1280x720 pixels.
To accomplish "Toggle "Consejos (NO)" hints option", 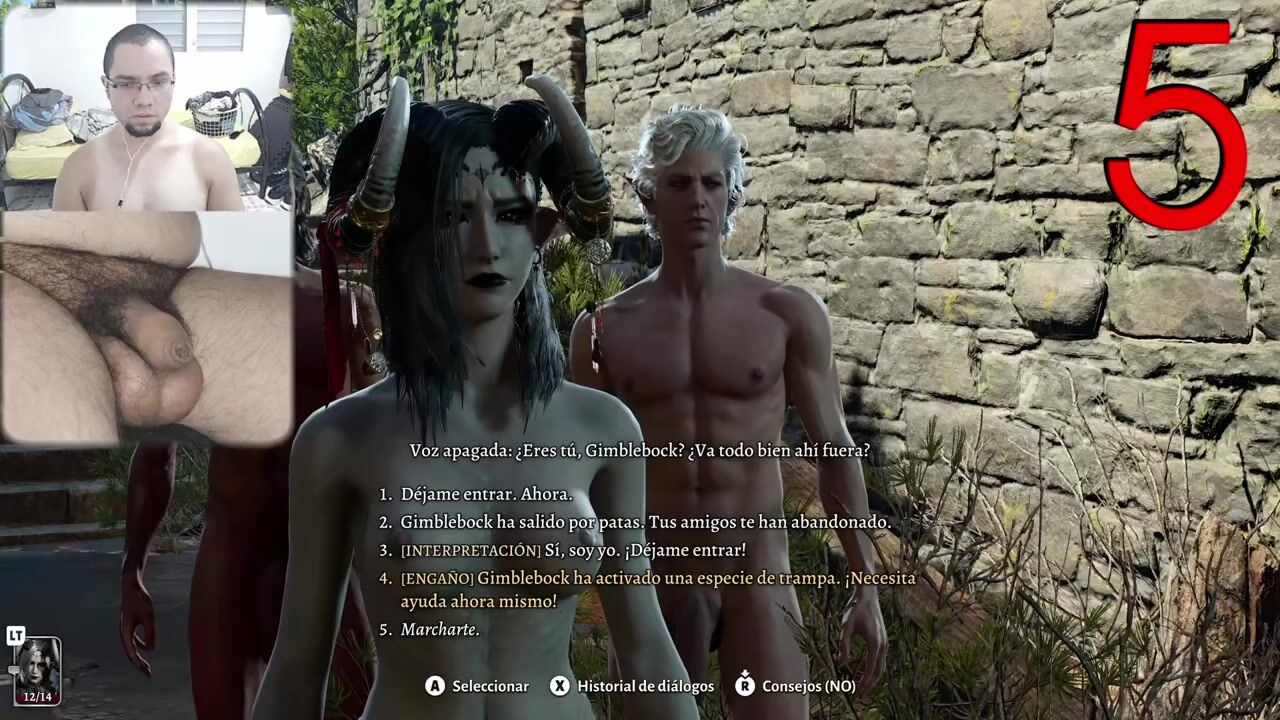I will pos(808,686).
